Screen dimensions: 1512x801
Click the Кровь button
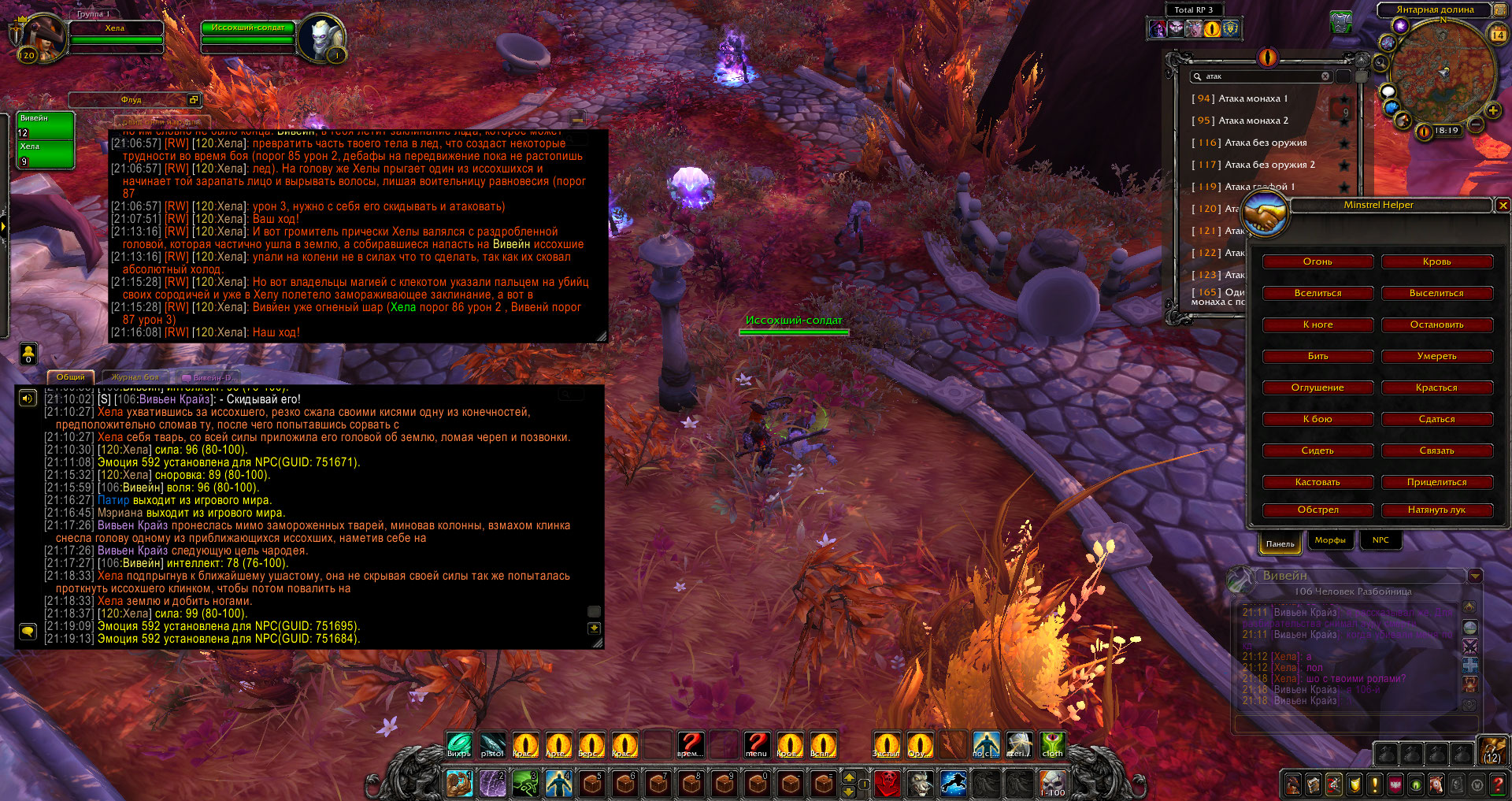pyautogui.click(x=1436, y=261)
